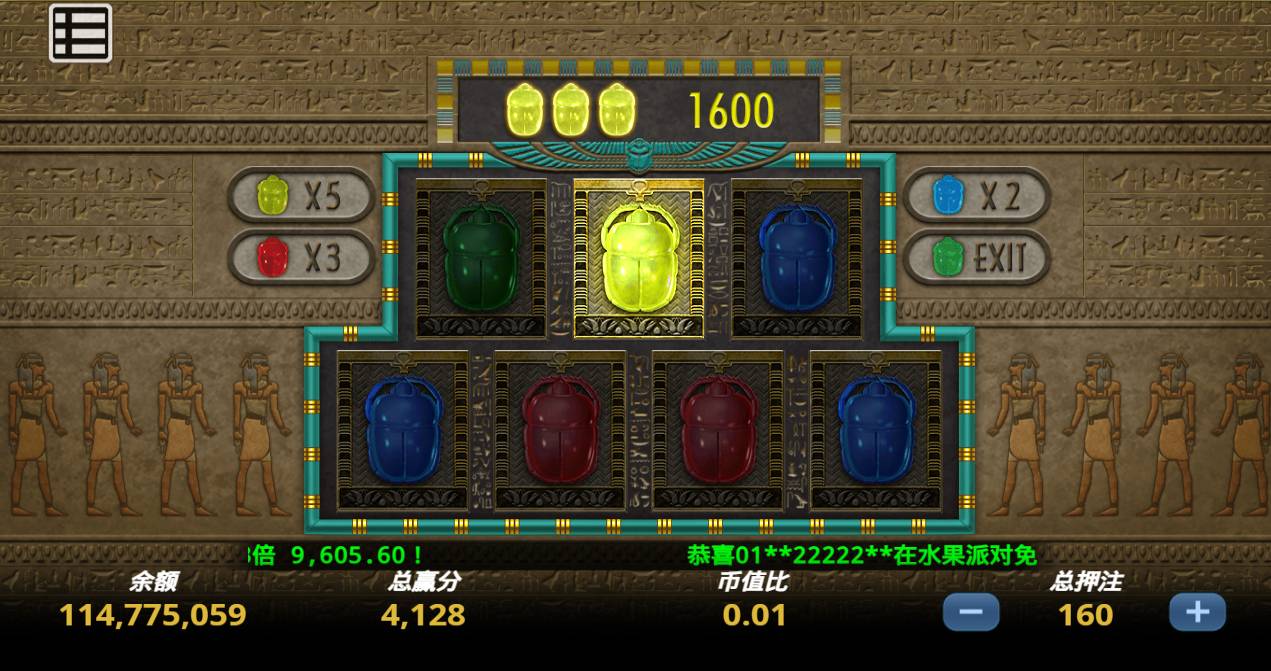Select the glowing yellow scarab tile
This screenshot has width=1271, height=671.
click(639, 259)
